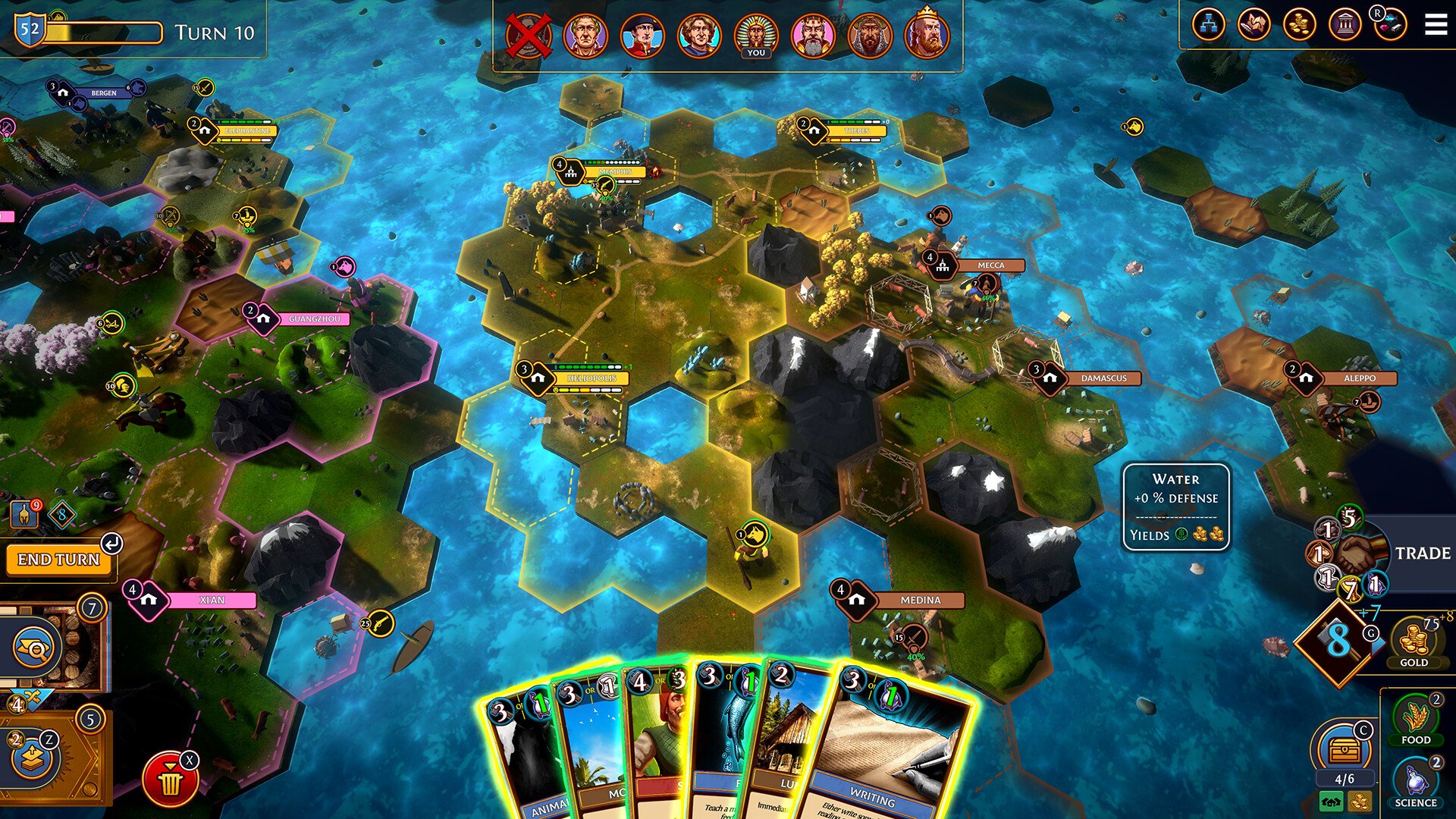Screen dimensions: 1456x819
Task: Select the crowned leader portrait
Action: (926, 34)
